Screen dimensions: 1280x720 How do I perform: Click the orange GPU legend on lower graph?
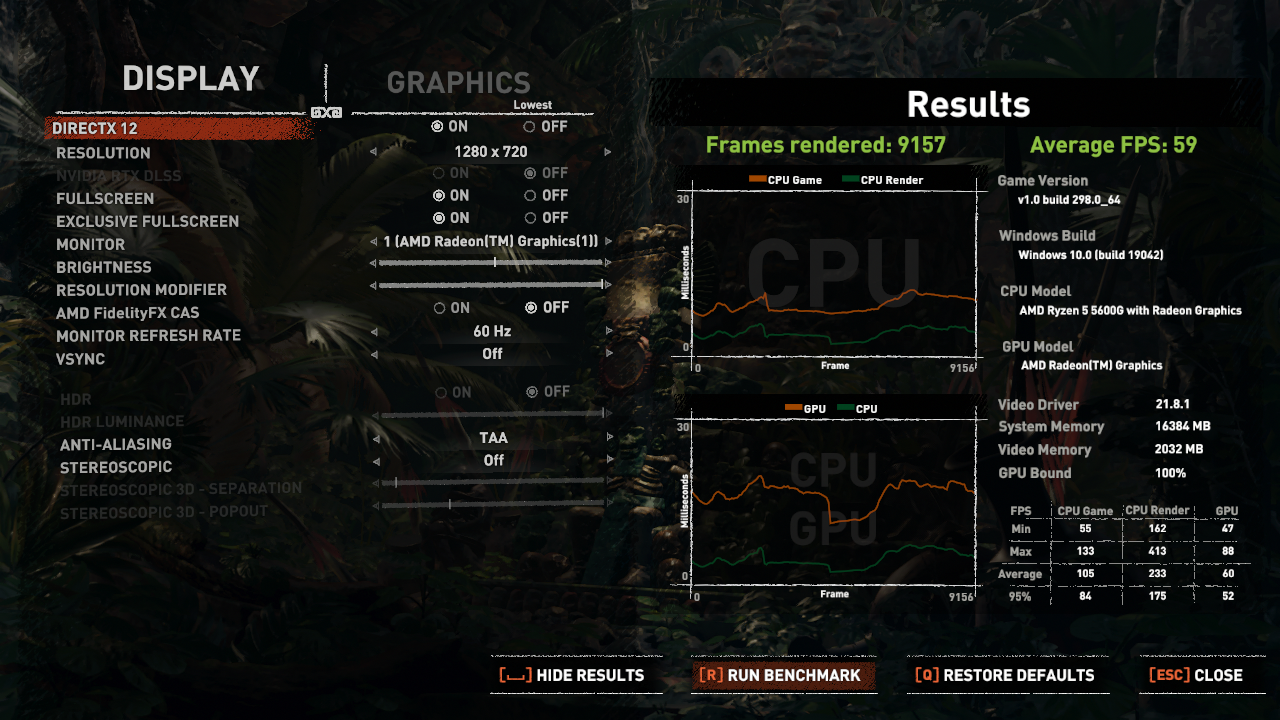794,408
